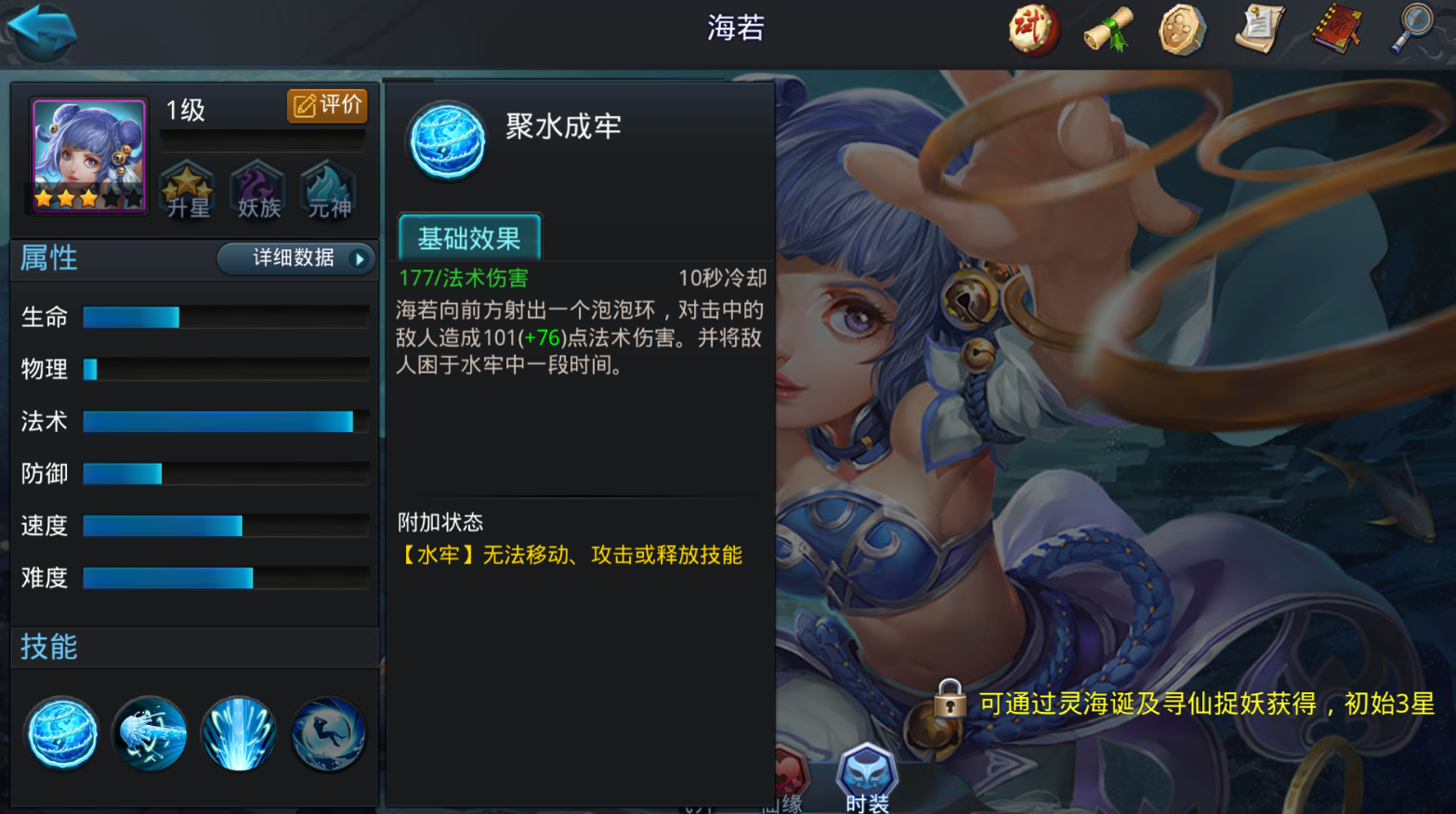The image size is (1456, 814).
Task: Select the water splash third skill icon
Action: (238, 733)
